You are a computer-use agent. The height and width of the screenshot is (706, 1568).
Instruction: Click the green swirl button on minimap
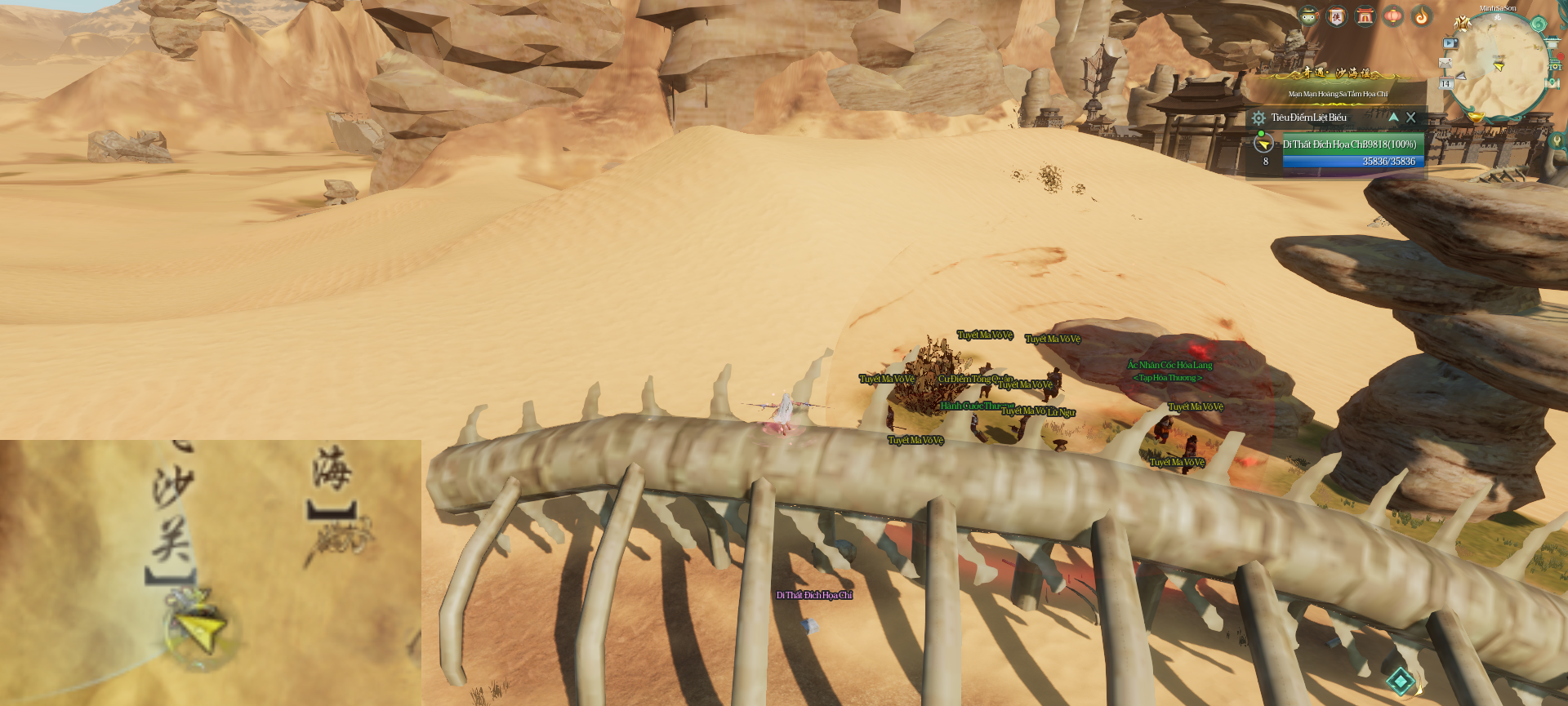[1538, 24]
